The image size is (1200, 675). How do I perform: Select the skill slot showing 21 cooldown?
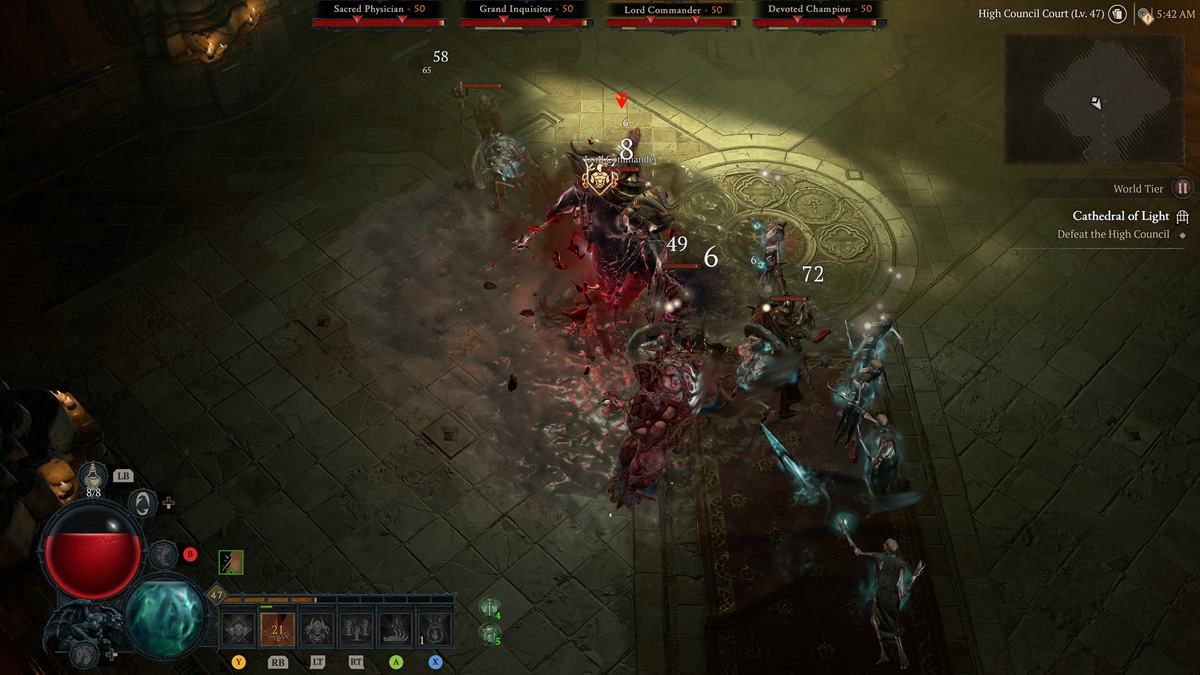(277, 629)
